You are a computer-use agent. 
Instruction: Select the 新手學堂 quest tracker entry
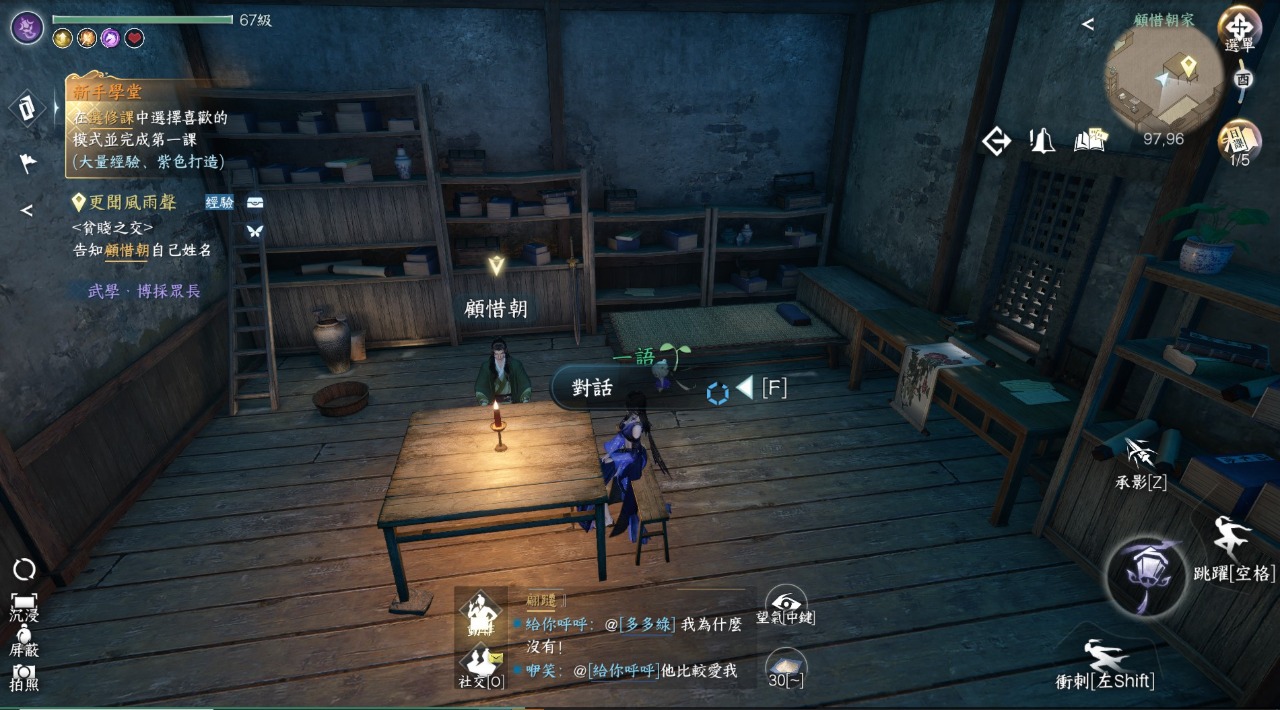[150, 126]
